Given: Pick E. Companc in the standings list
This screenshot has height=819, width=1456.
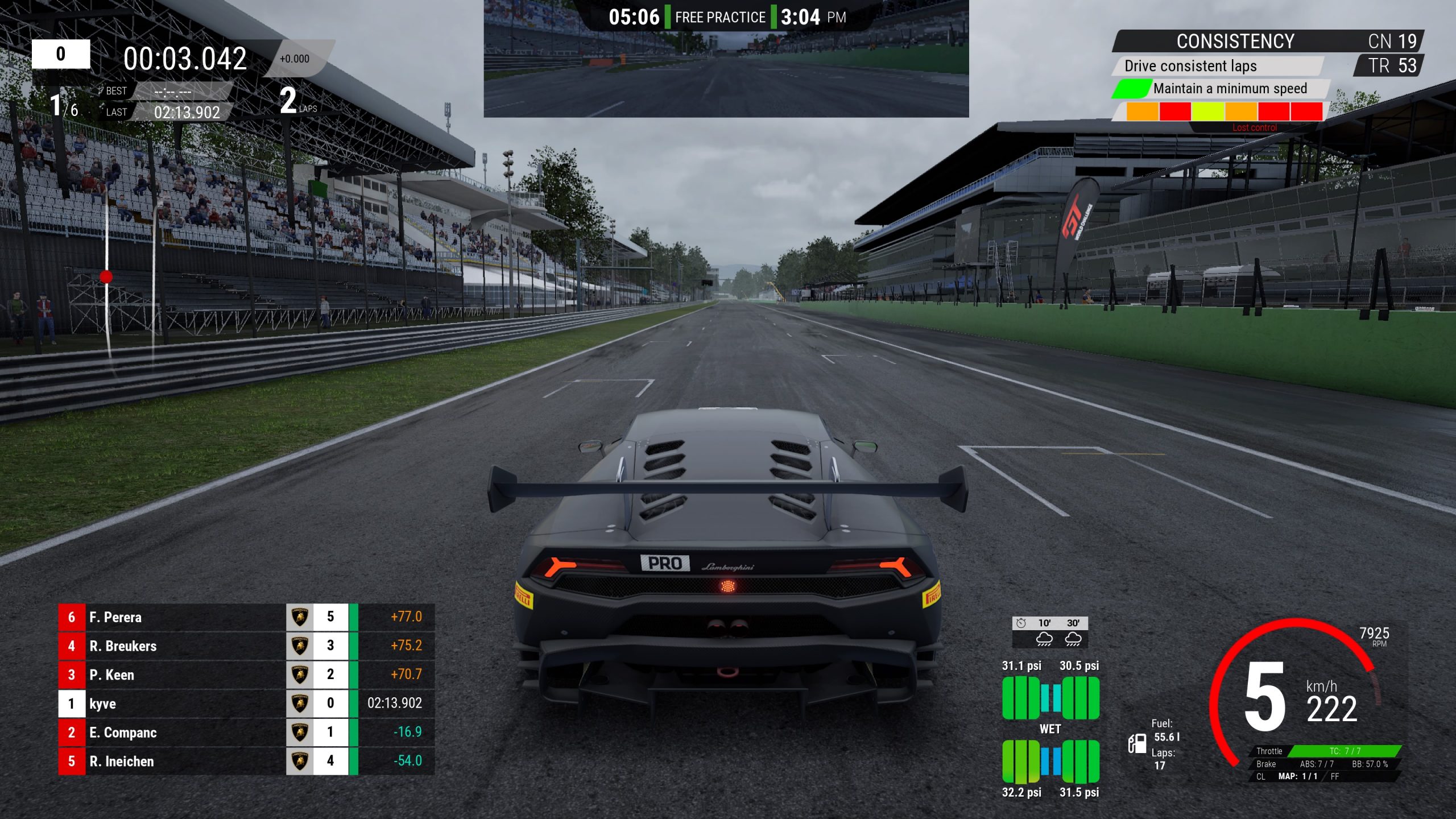Looking at the screenshot, I should (246, 732).
